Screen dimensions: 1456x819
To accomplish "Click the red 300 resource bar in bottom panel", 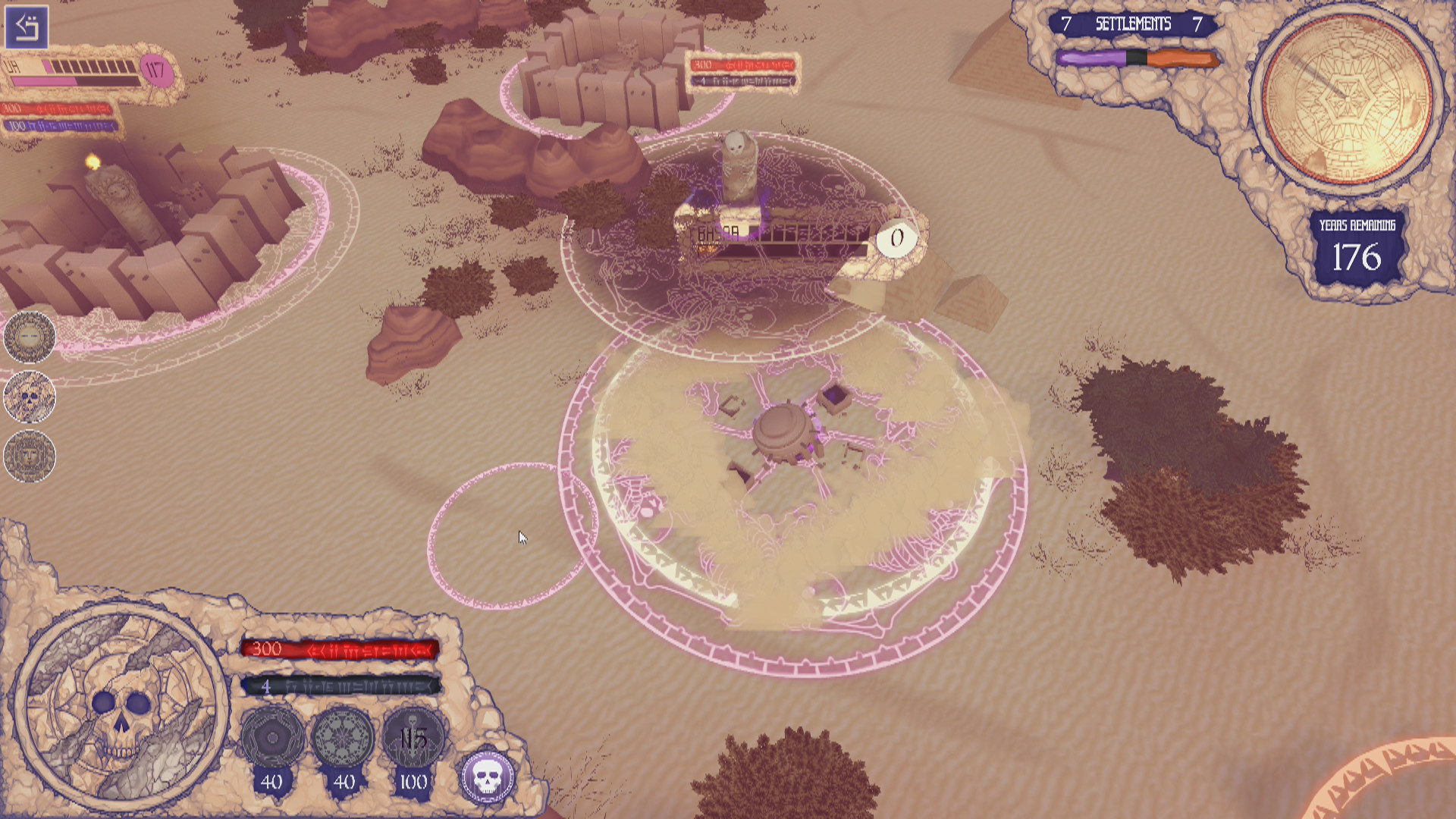I will pos(340,649).
